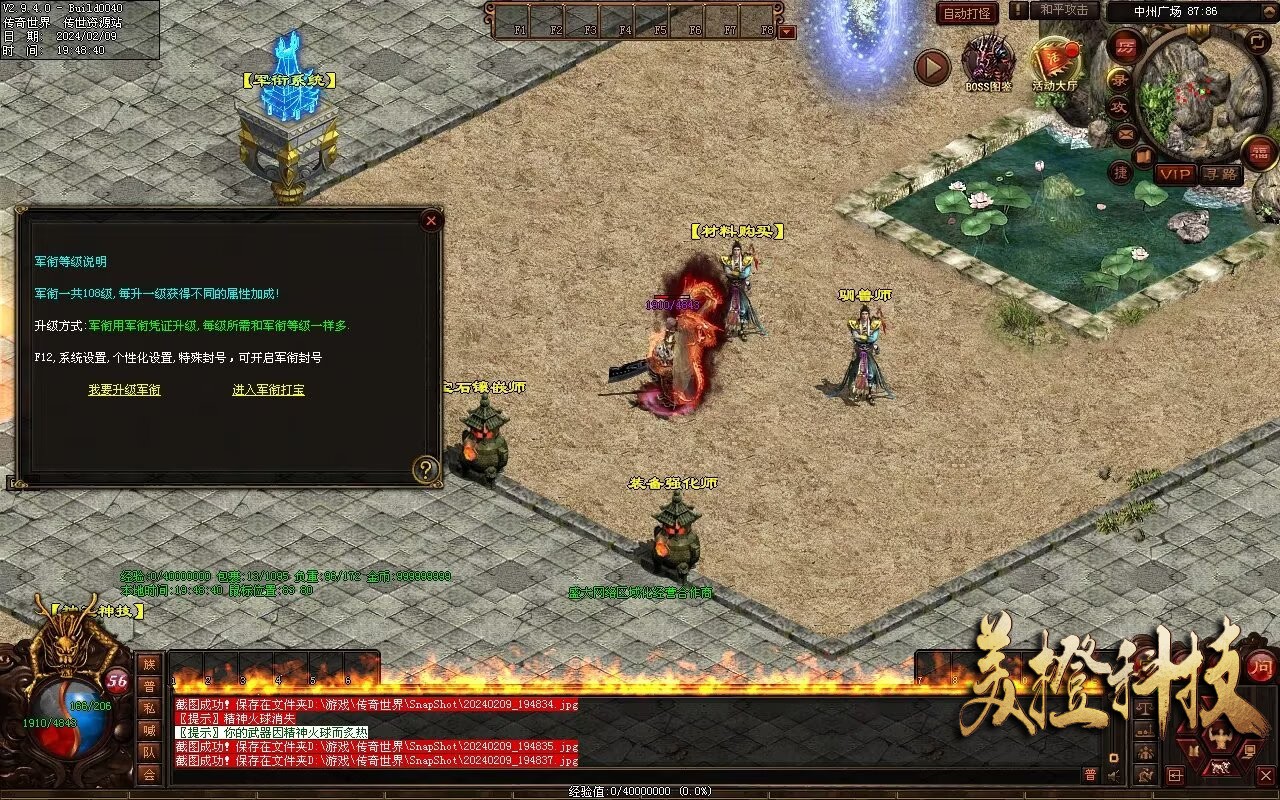
Task: Switch to the 私 private chat channel
Action: click(x=149, y=708)
